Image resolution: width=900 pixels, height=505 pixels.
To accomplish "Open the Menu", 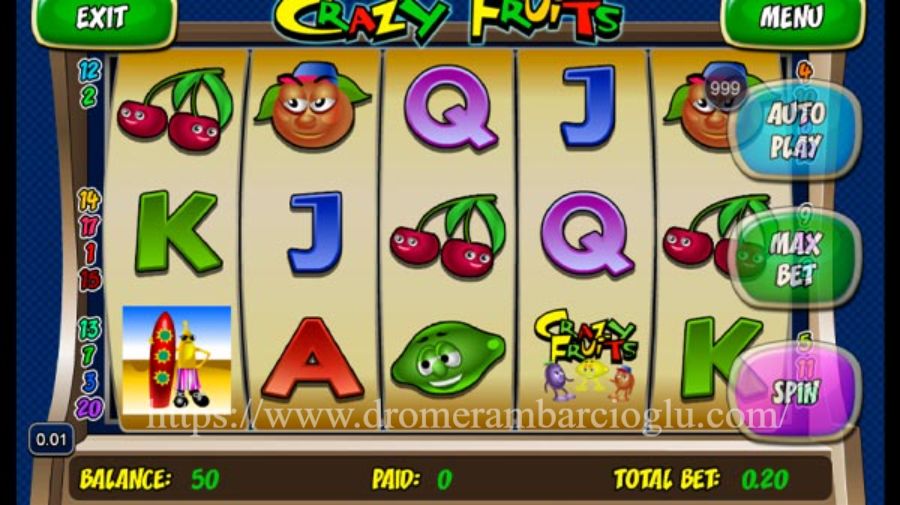I will (791, 18).
